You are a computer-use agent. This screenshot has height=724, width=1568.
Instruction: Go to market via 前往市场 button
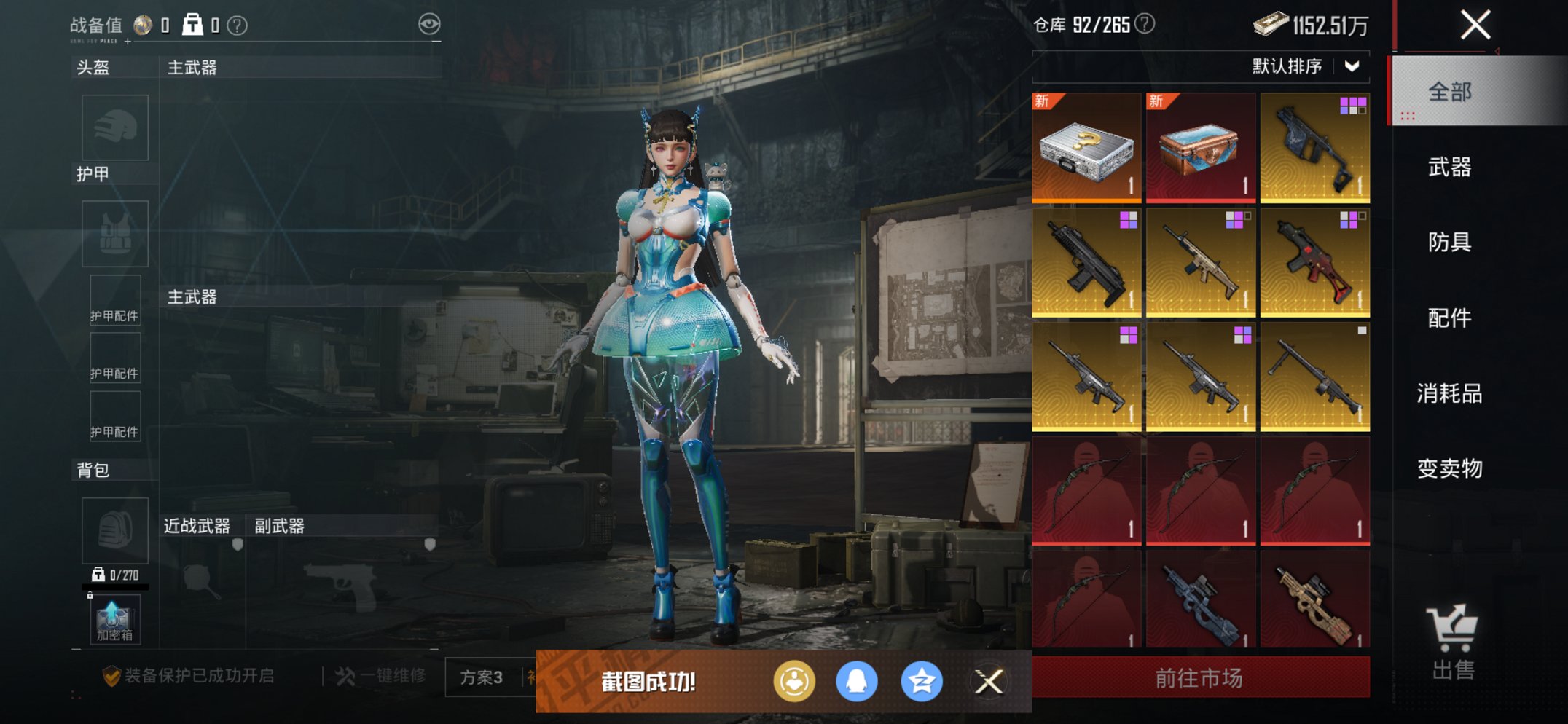[x=1199, y=678]
